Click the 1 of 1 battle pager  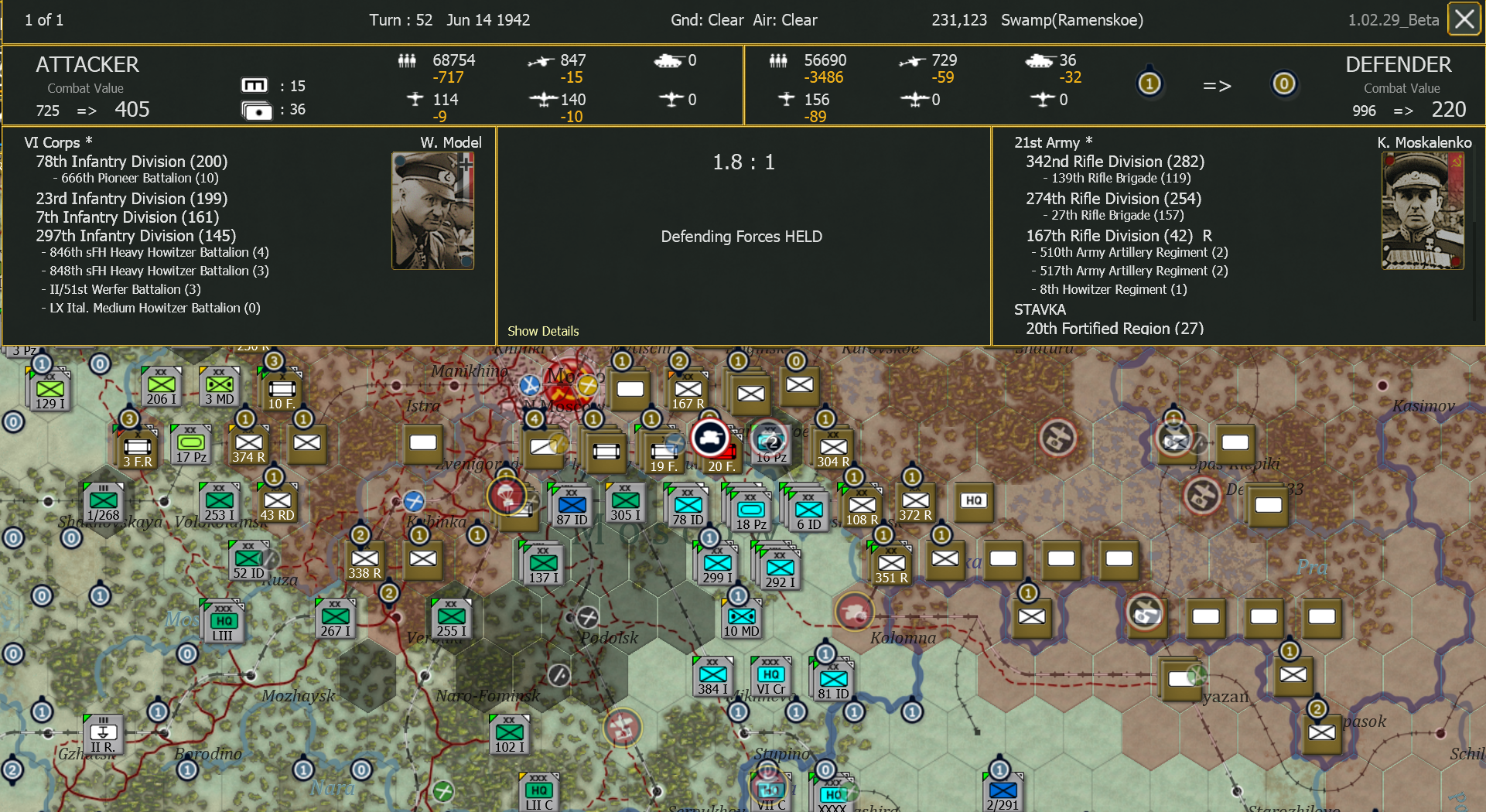pos(44,19)
